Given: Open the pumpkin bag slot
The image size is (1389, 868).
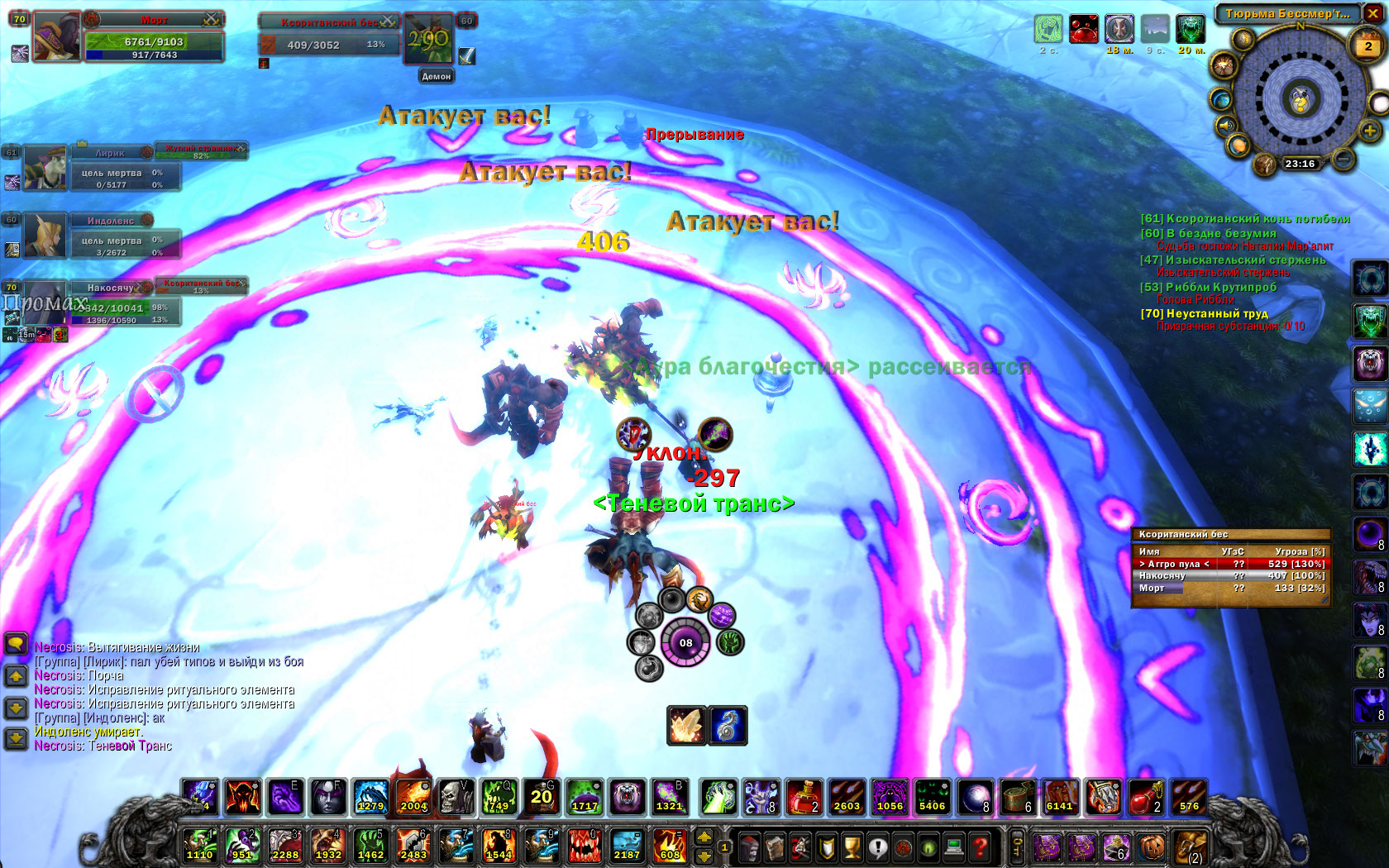Looking at the screenshot, I should point(1152,847).
